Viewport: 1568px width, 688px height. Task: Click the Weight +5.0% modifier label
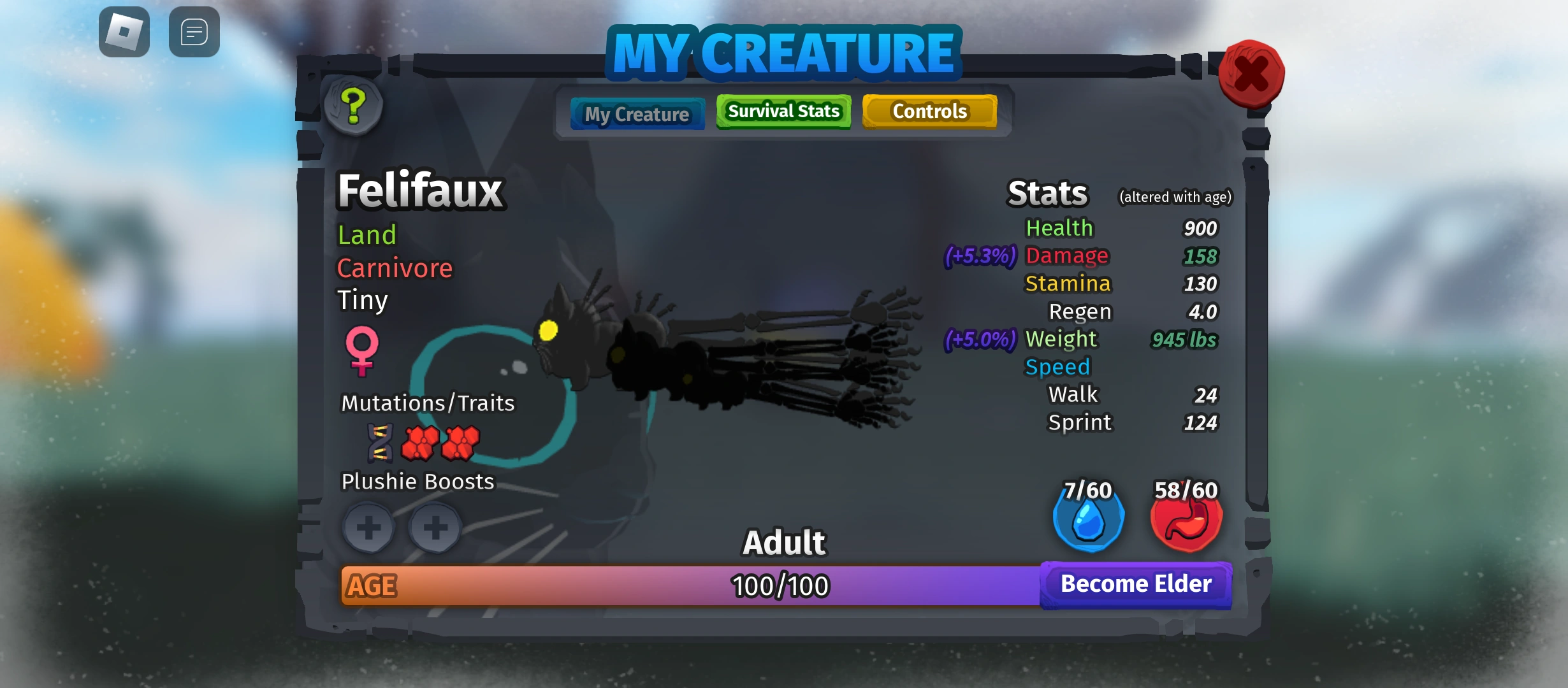click(x=980, y=340)
